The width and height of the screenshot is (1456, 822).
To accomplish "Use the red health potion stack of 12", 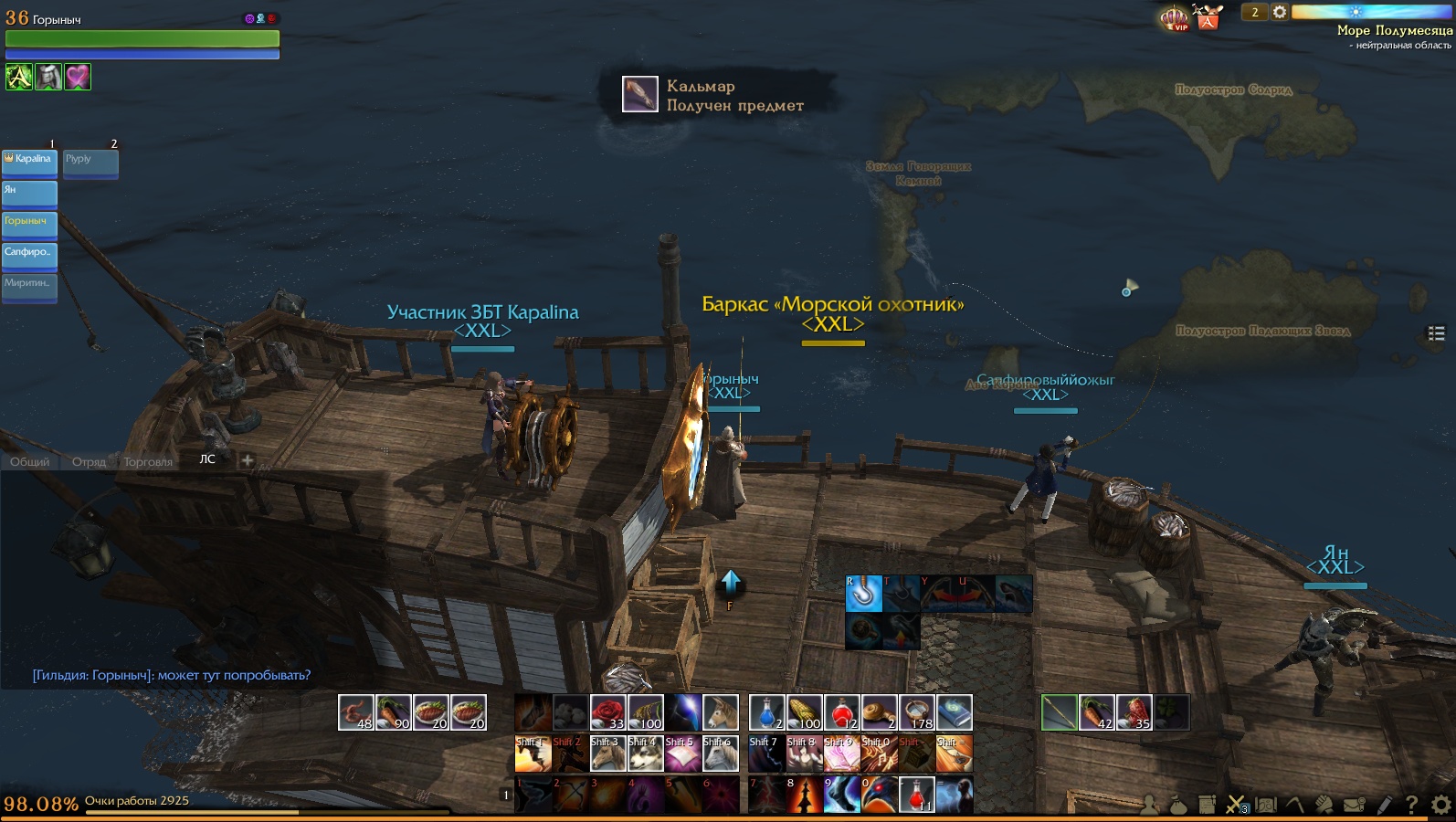I will click(x=841, y=712).
